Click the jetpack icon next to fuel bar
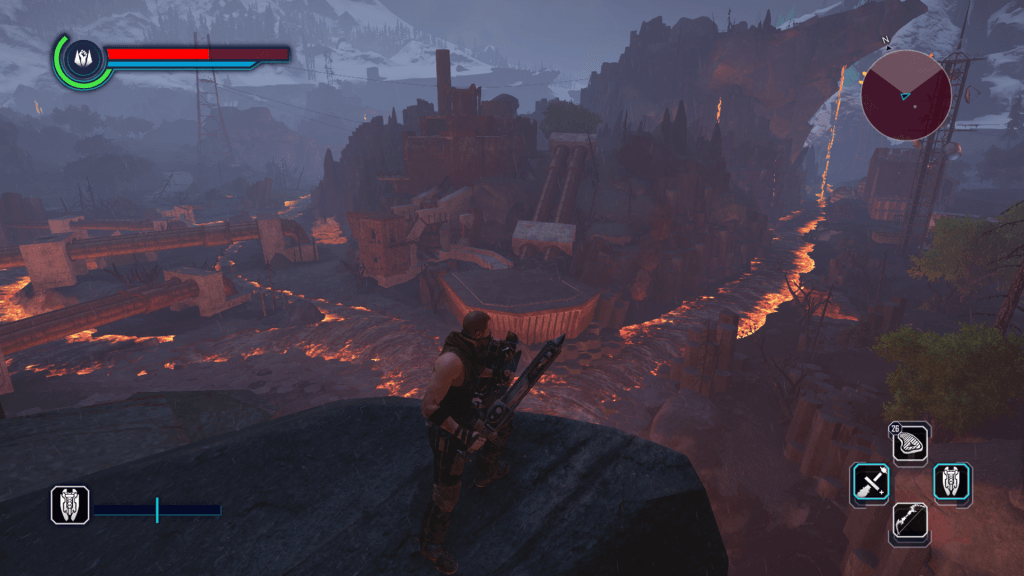1024x576 pixels. pos(70,506)
